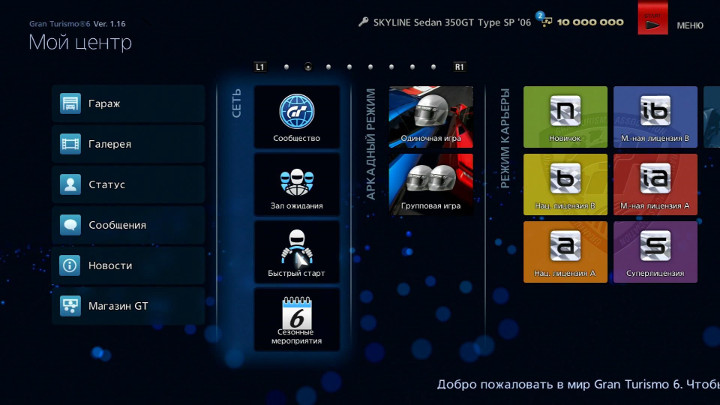This screenshot has width=720, height=405.
Task: Start Одиночная игра arcade mode
Action: pyautogui.click(x=430, y=117)
